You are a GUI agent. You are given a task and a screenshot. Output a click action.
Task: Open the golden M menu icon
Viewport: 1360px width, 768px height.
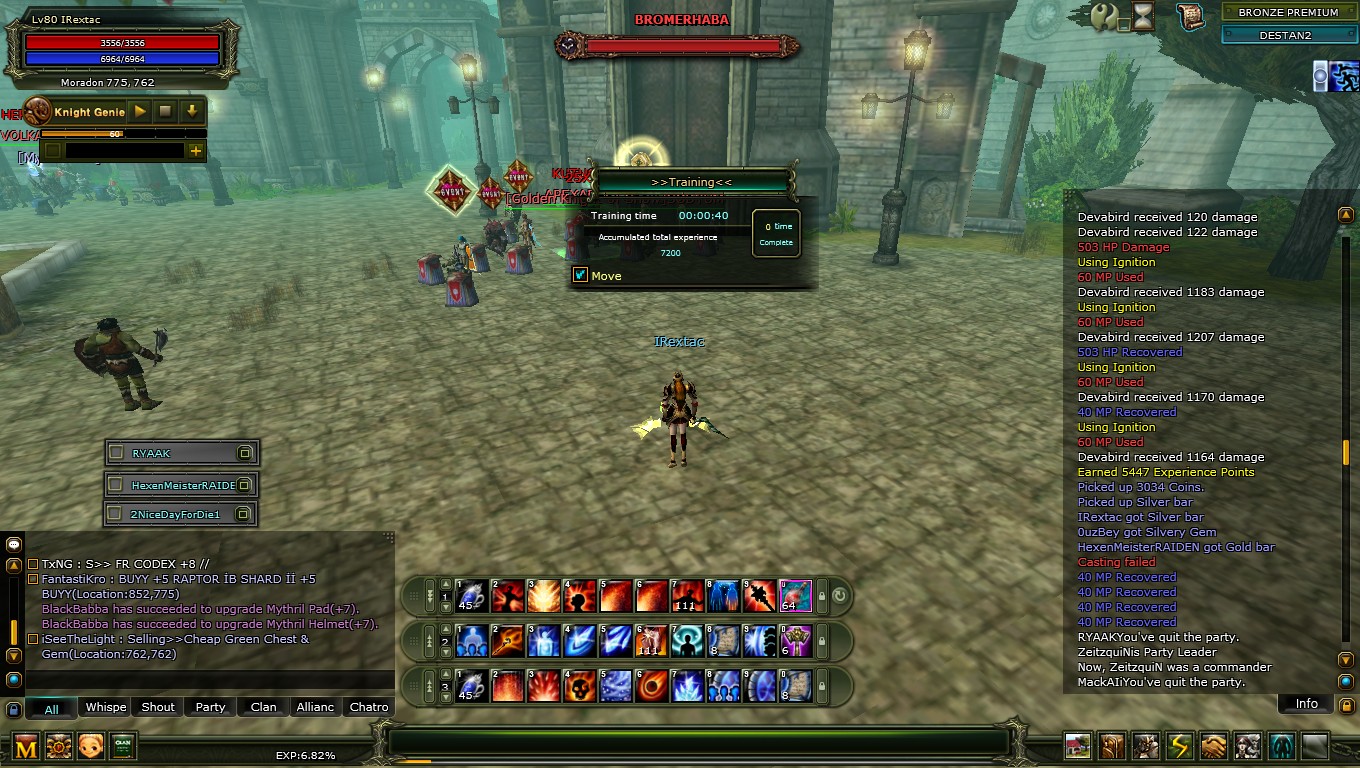pos(26,746)
